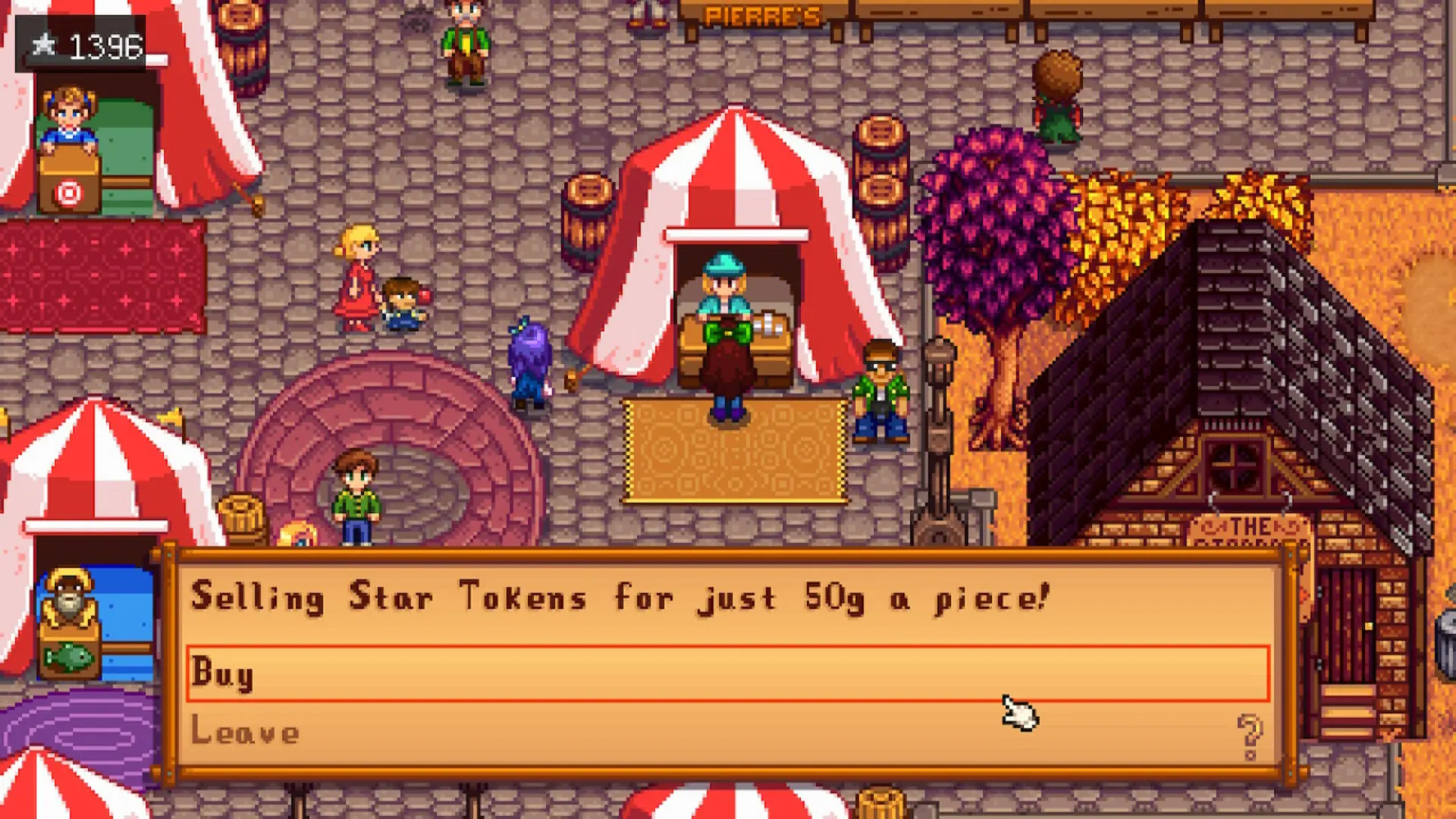Viewport: 1456px width, 819px height.
Task: Click the bullseye target on the game booth
Action: [68, 193]
